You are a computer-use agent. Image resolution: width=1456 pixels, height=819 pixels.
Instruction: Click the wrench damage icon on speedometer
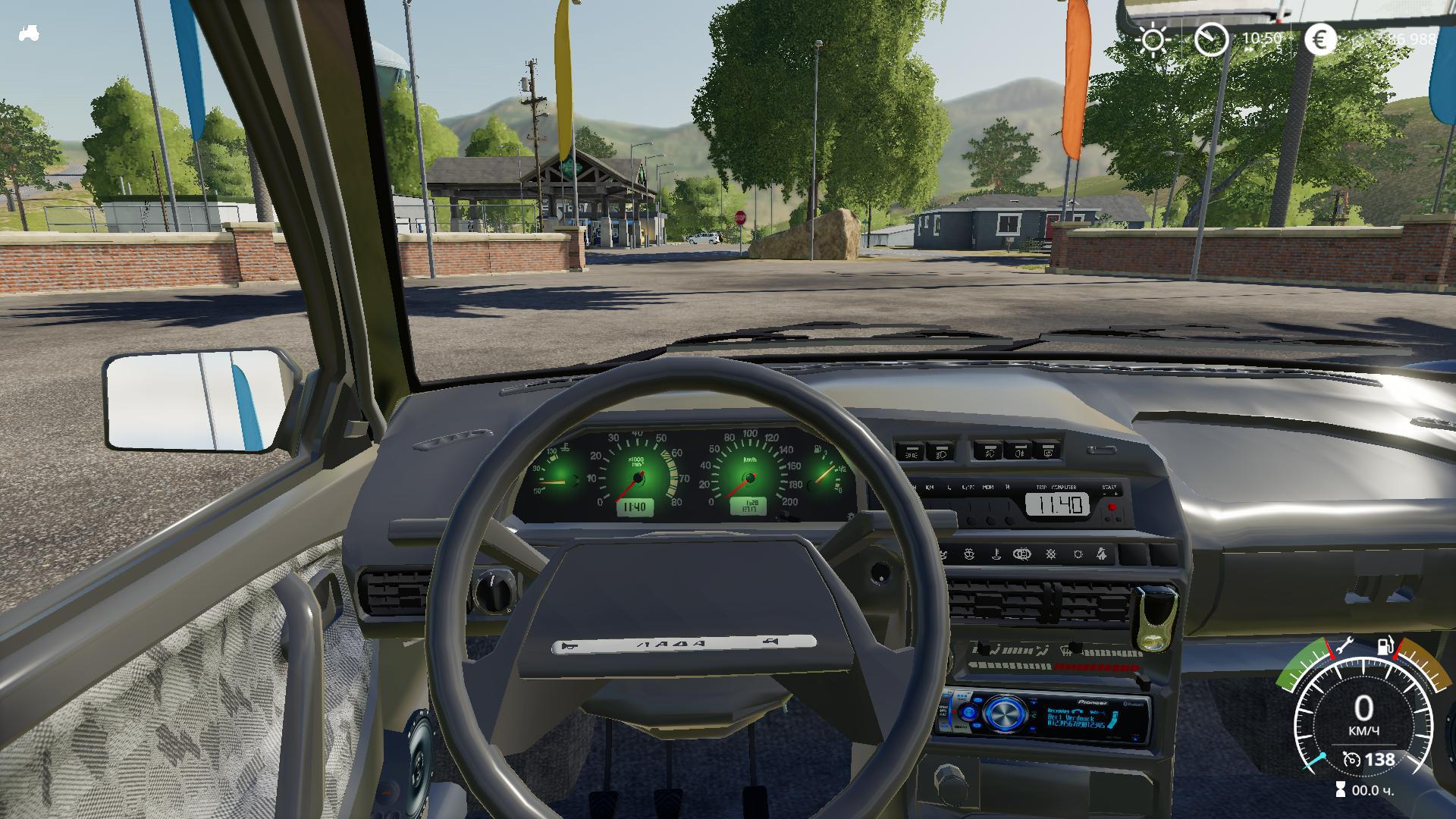click(x=1344, y=647)
